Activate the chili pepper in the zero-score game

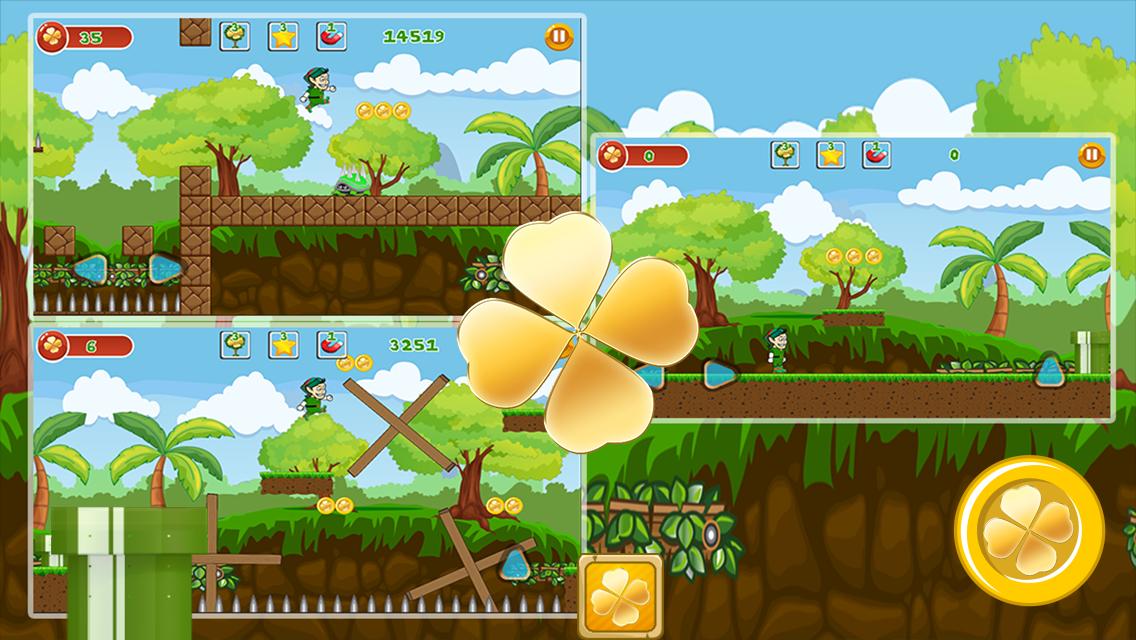coord(876,155)
